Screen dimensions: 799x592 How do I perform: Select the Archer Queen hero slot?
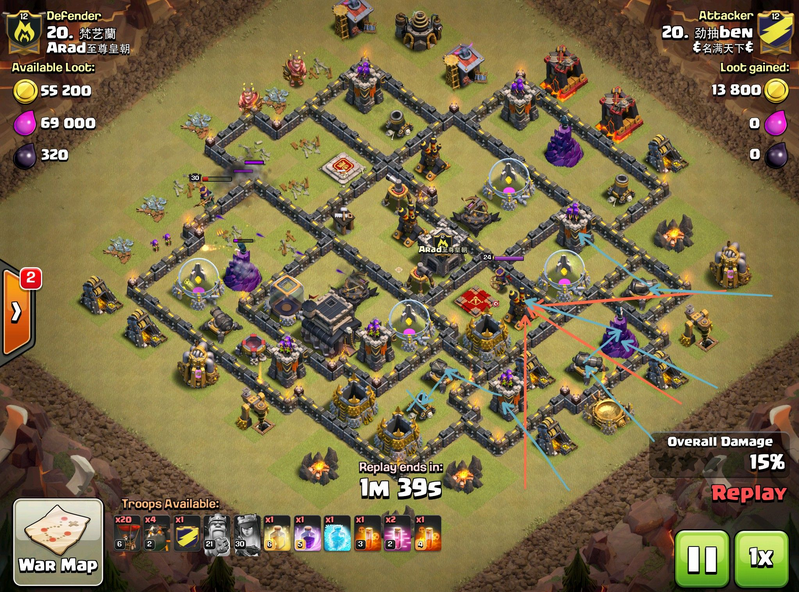245,533
